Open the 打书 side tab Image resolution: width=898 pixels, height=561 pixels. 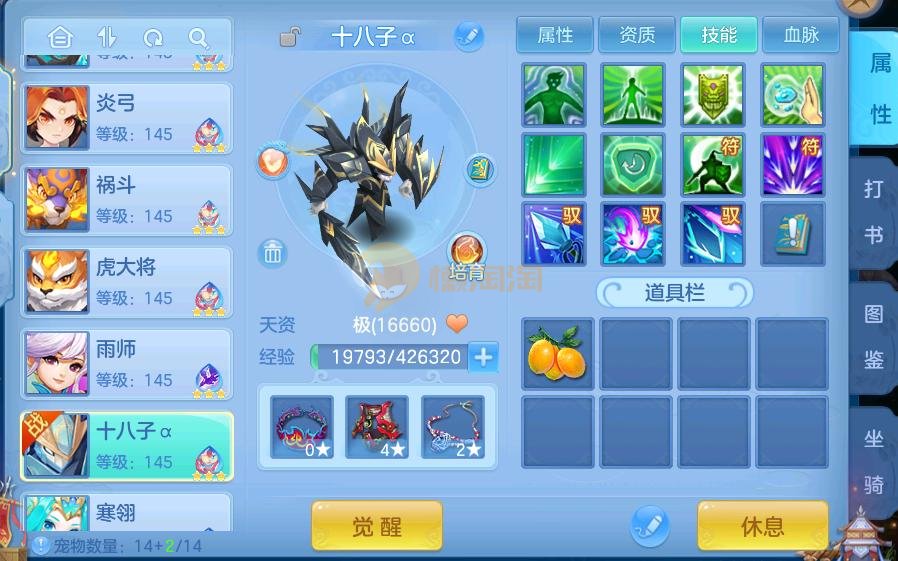(x=873, y=211)
